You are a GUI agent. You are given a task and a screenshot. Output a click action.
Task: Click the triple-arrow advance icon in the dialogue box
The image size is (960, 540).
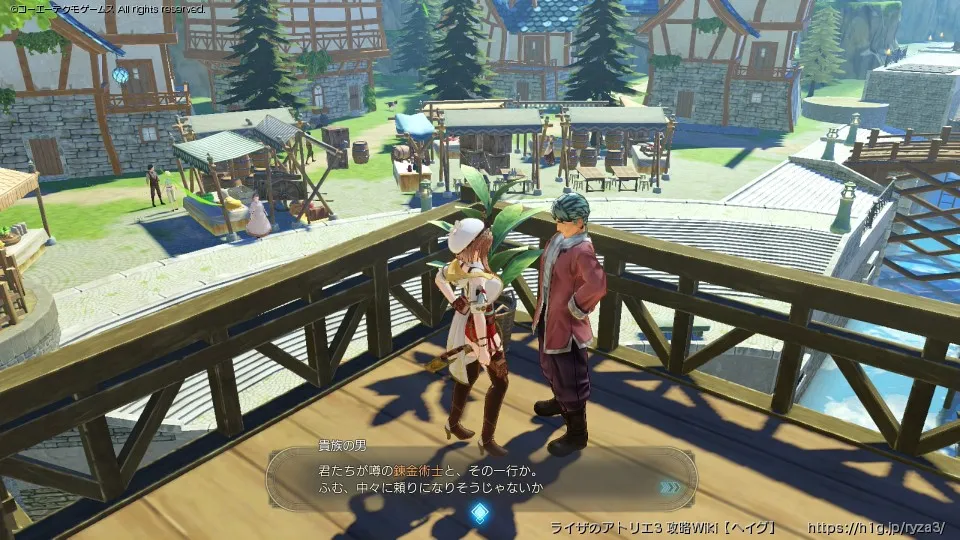[670, 487]
